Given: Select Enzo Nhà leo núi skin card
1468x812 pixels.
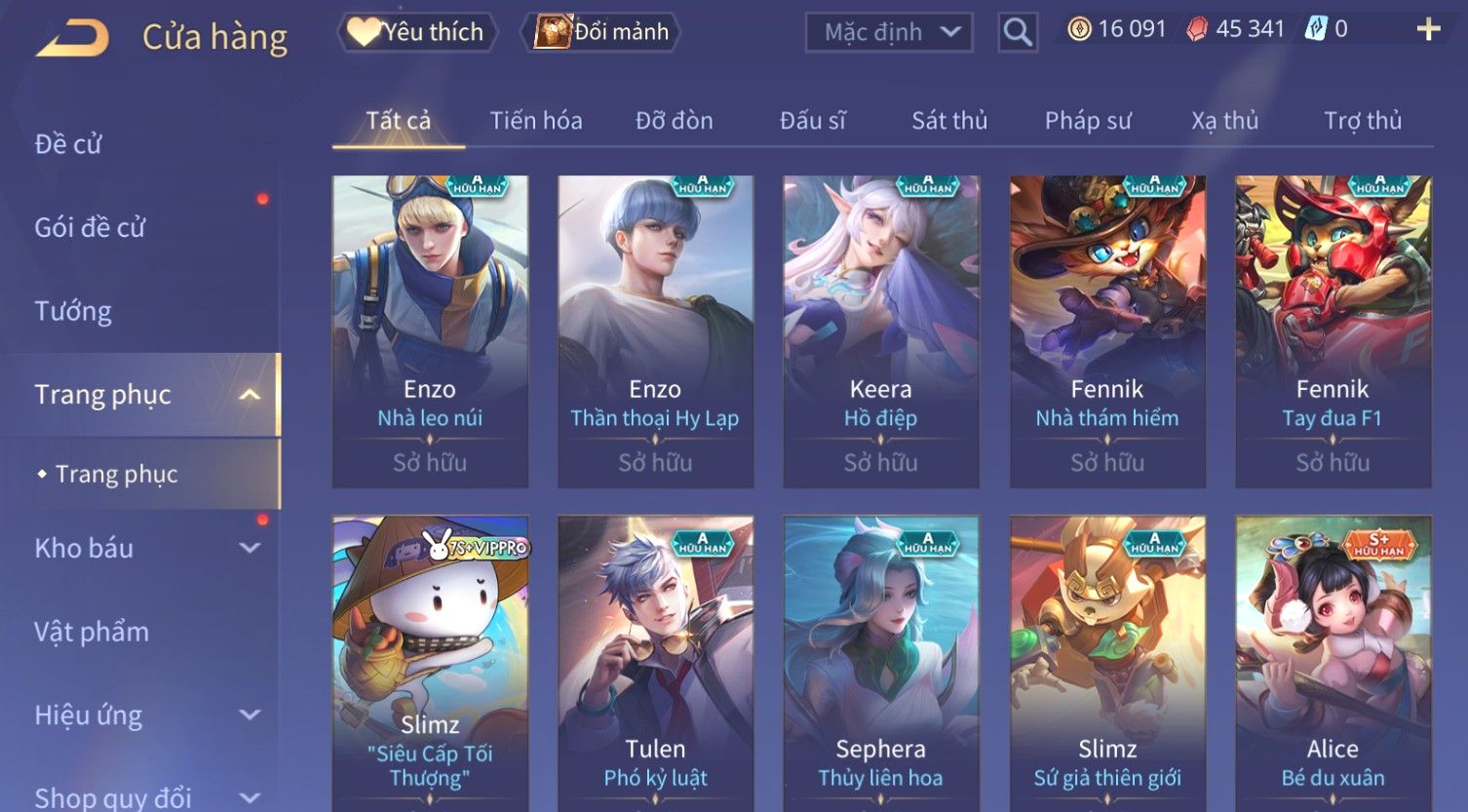Looking at the screenshot, I should 430,331.
